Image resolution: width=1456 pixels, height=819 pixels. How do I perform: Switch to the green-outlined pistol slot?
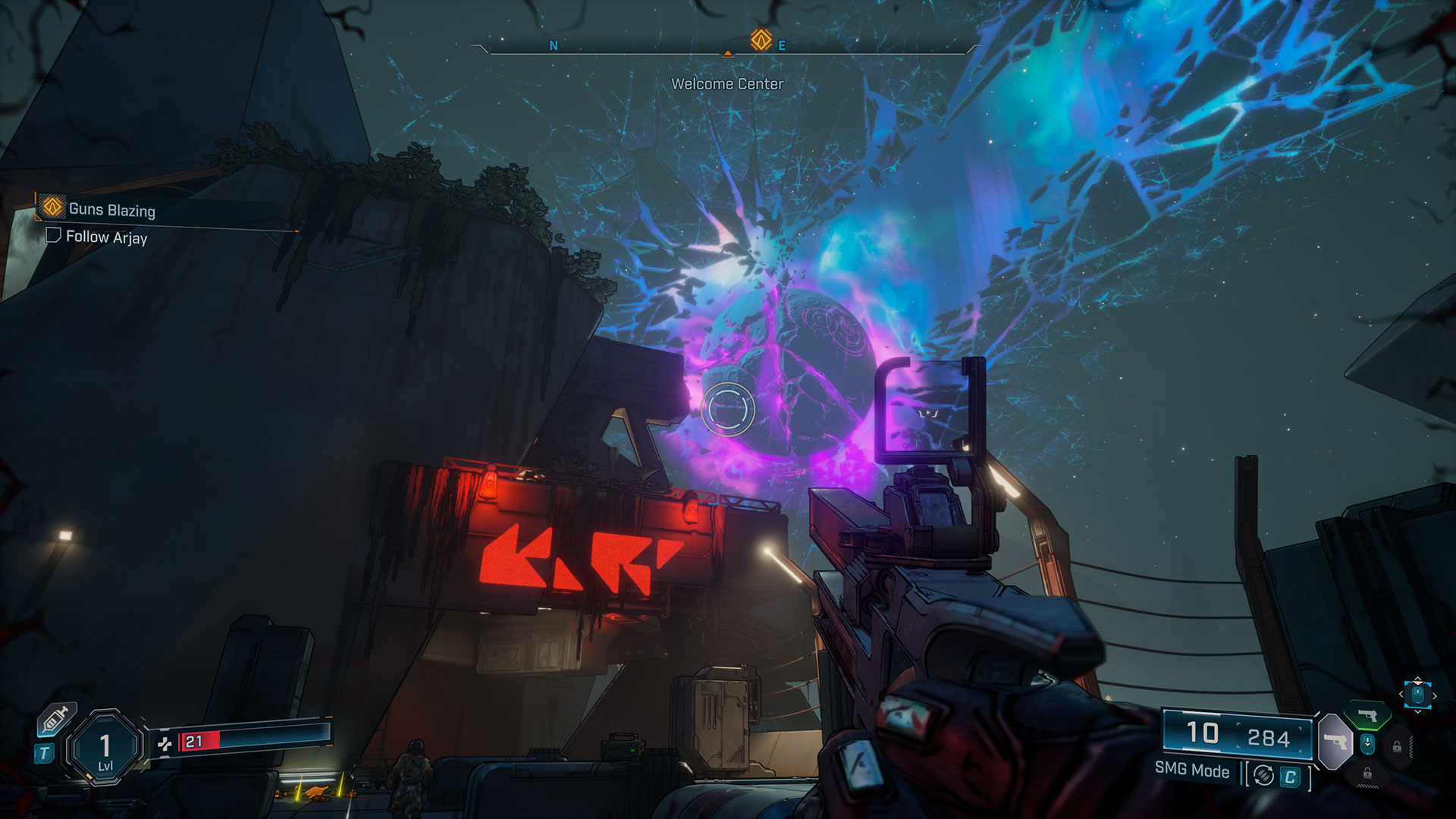(1367, 716)
